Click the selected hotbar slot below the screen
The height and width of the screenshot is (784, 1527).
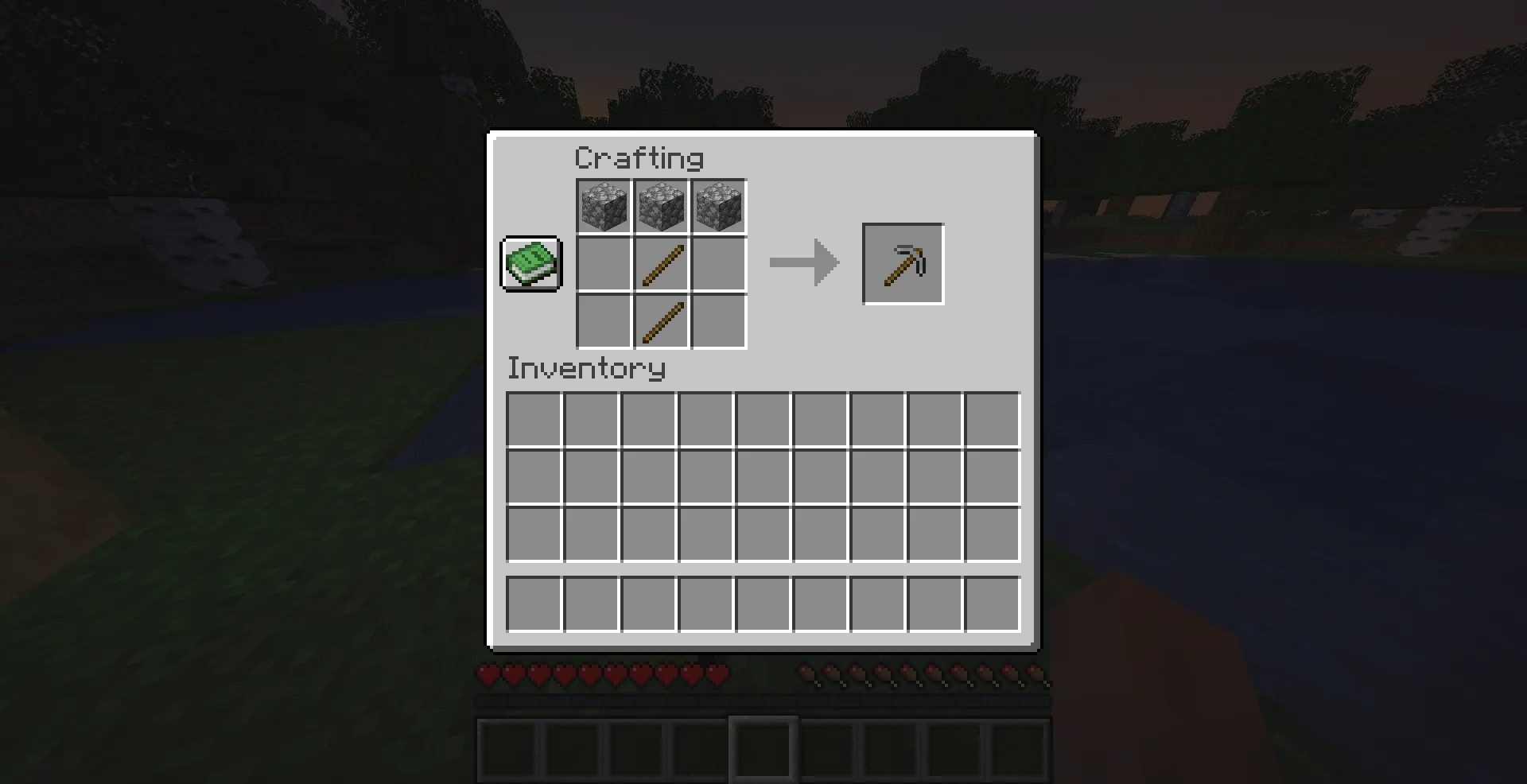[763, 746]
